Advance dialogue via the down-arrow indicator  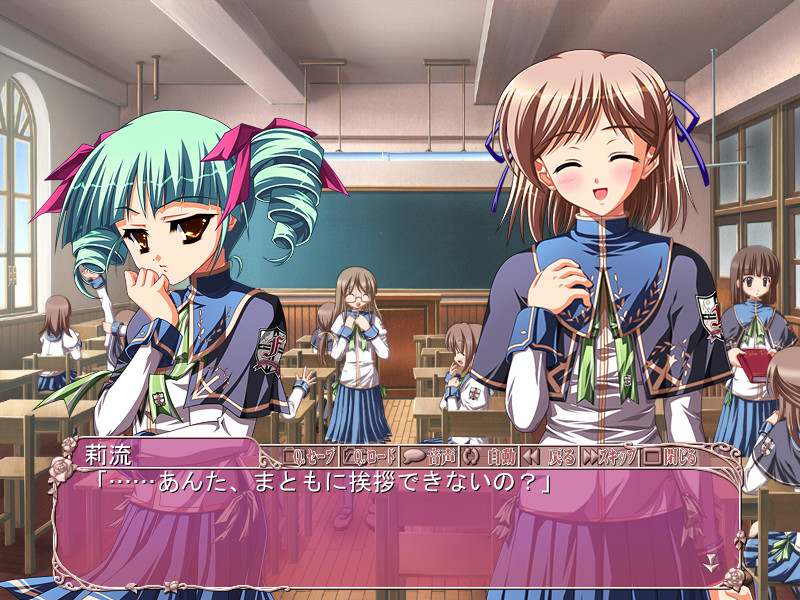coord(711,563)
